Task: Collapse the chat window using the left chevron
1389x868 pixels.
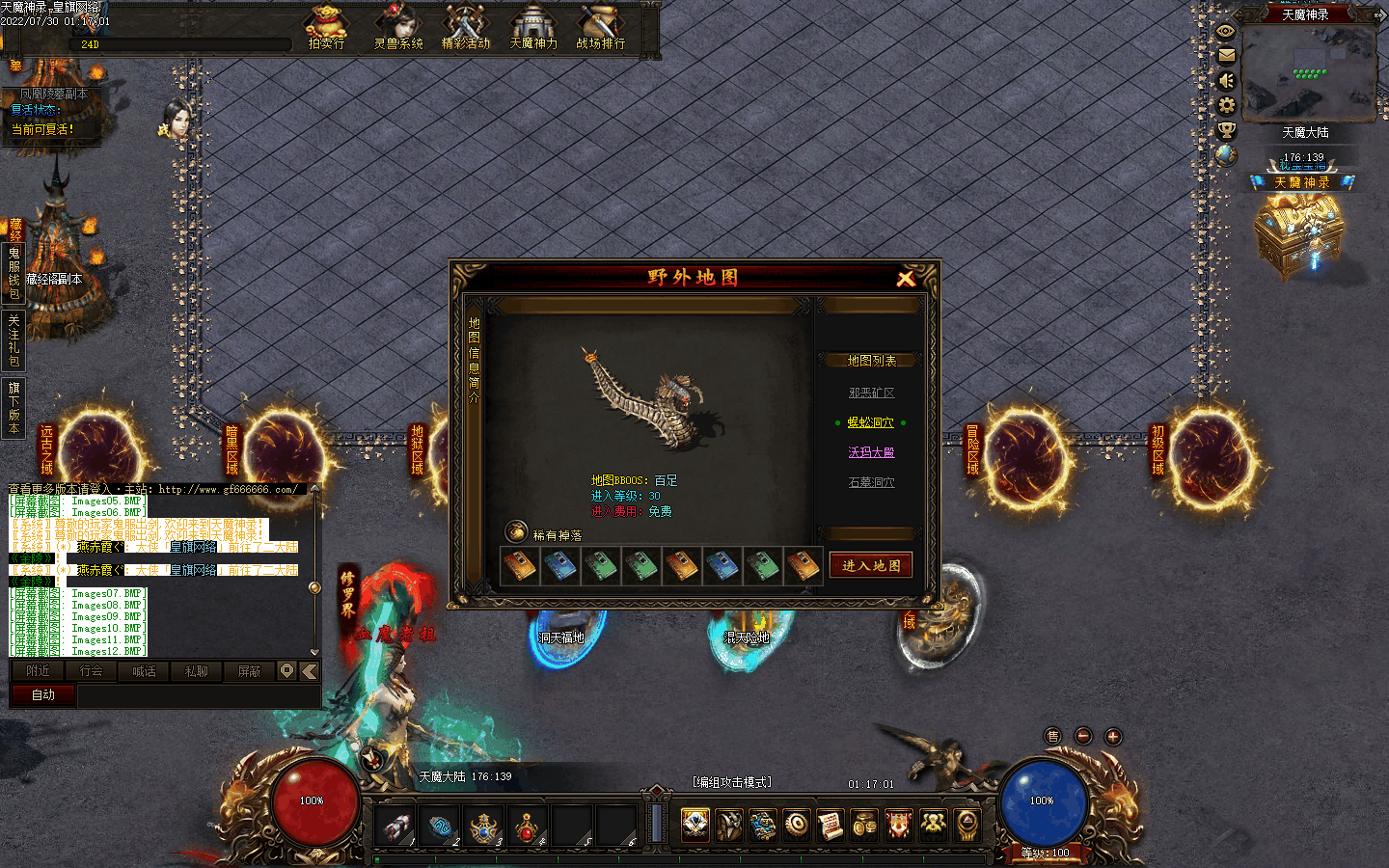Action: (310, 672)
